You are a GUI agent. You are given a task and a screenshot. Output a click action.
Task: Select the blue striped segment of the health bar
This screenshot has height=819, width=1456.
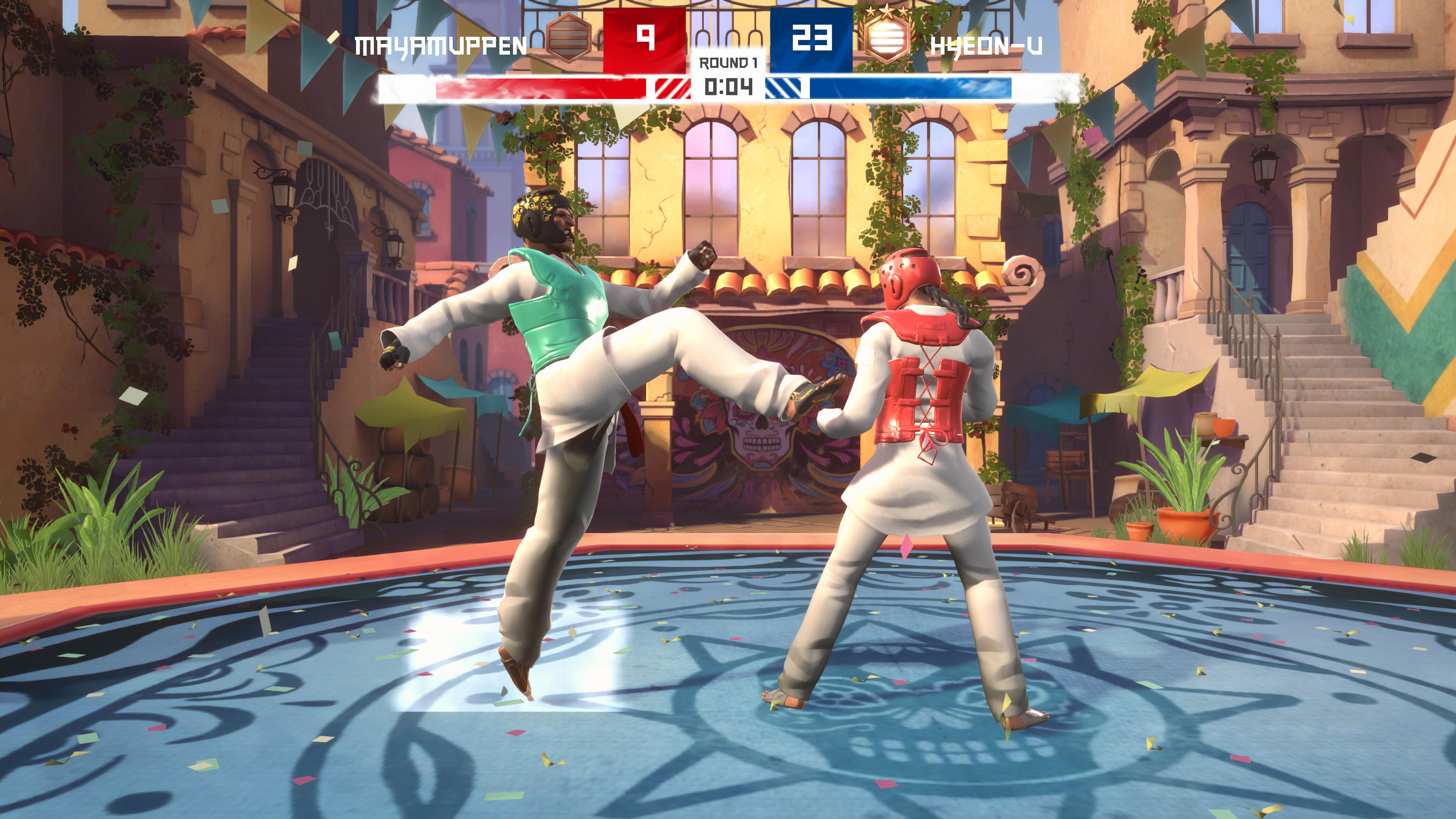click(x=783, y=88)
